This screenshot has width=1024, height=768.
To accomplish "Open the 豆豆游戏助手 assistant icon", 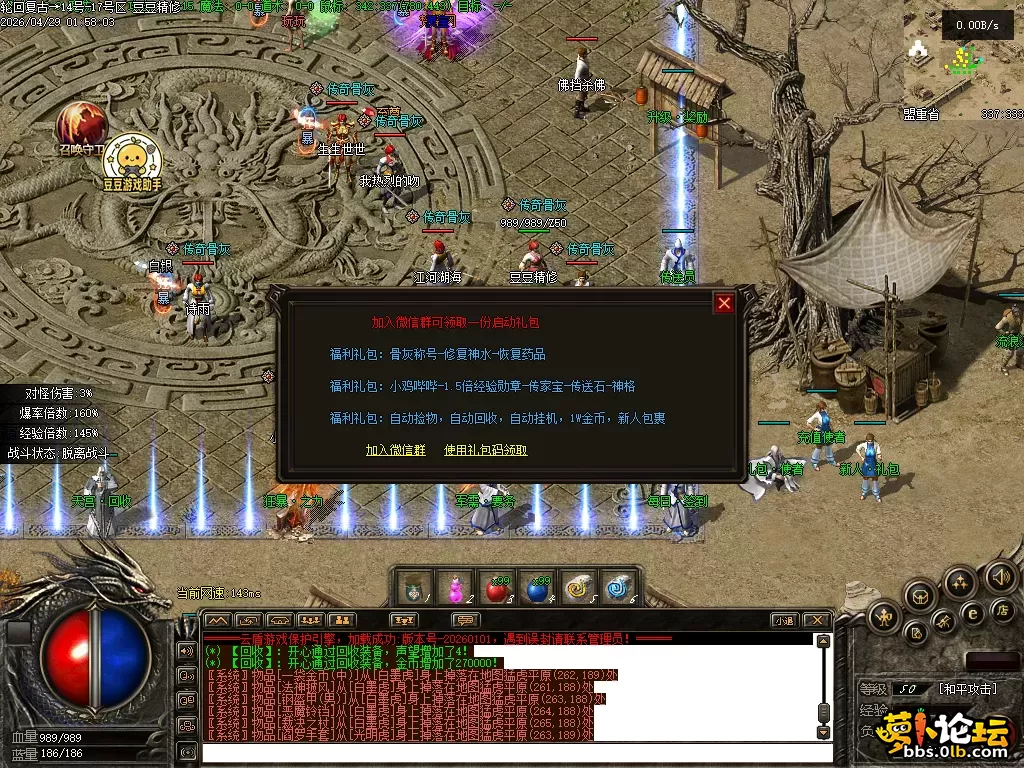I will click(x=131, y=158).
